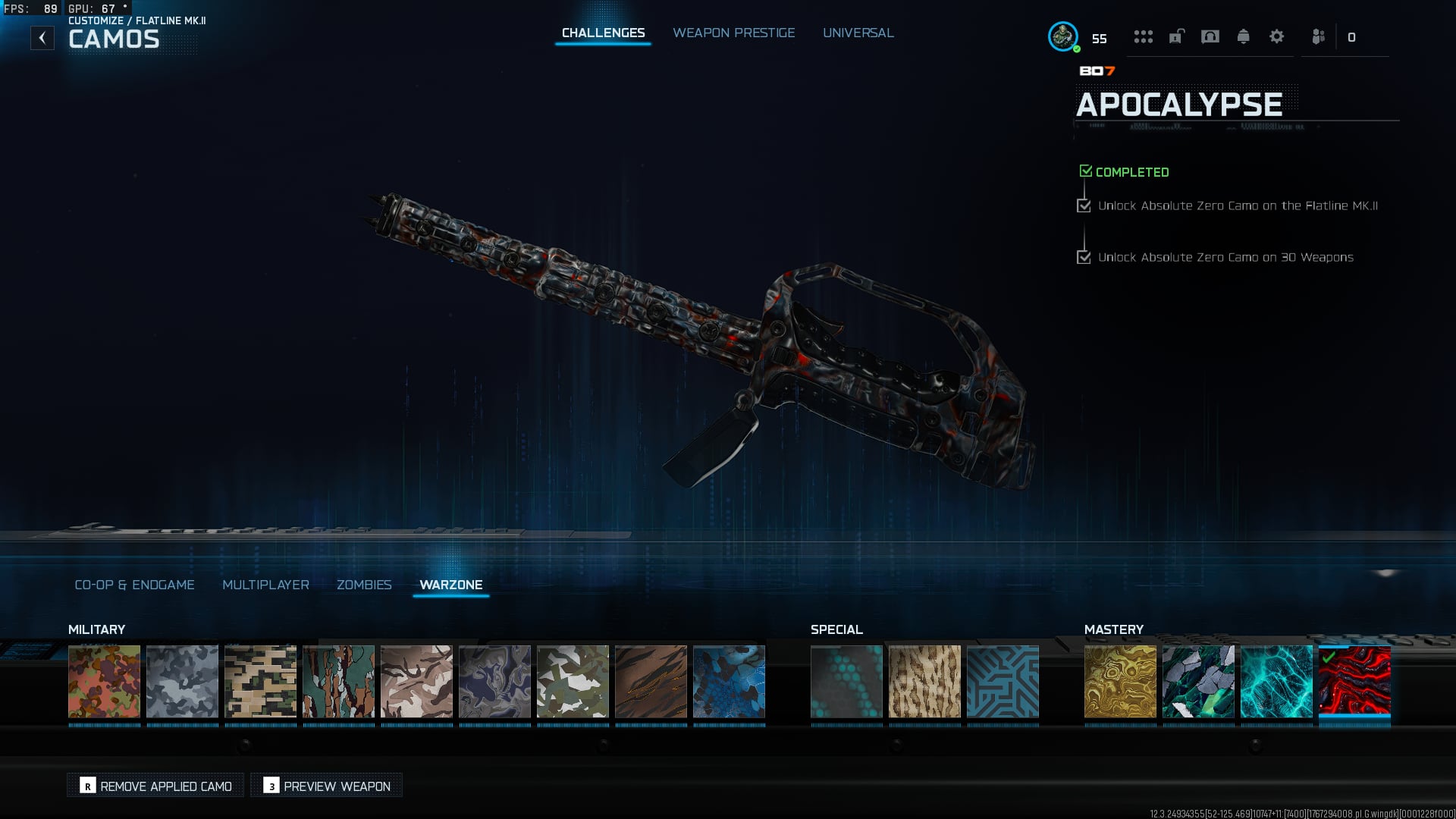Open the nine-dot grid menu icon
Screen dimensions: 1456x819
point(1143,36)
